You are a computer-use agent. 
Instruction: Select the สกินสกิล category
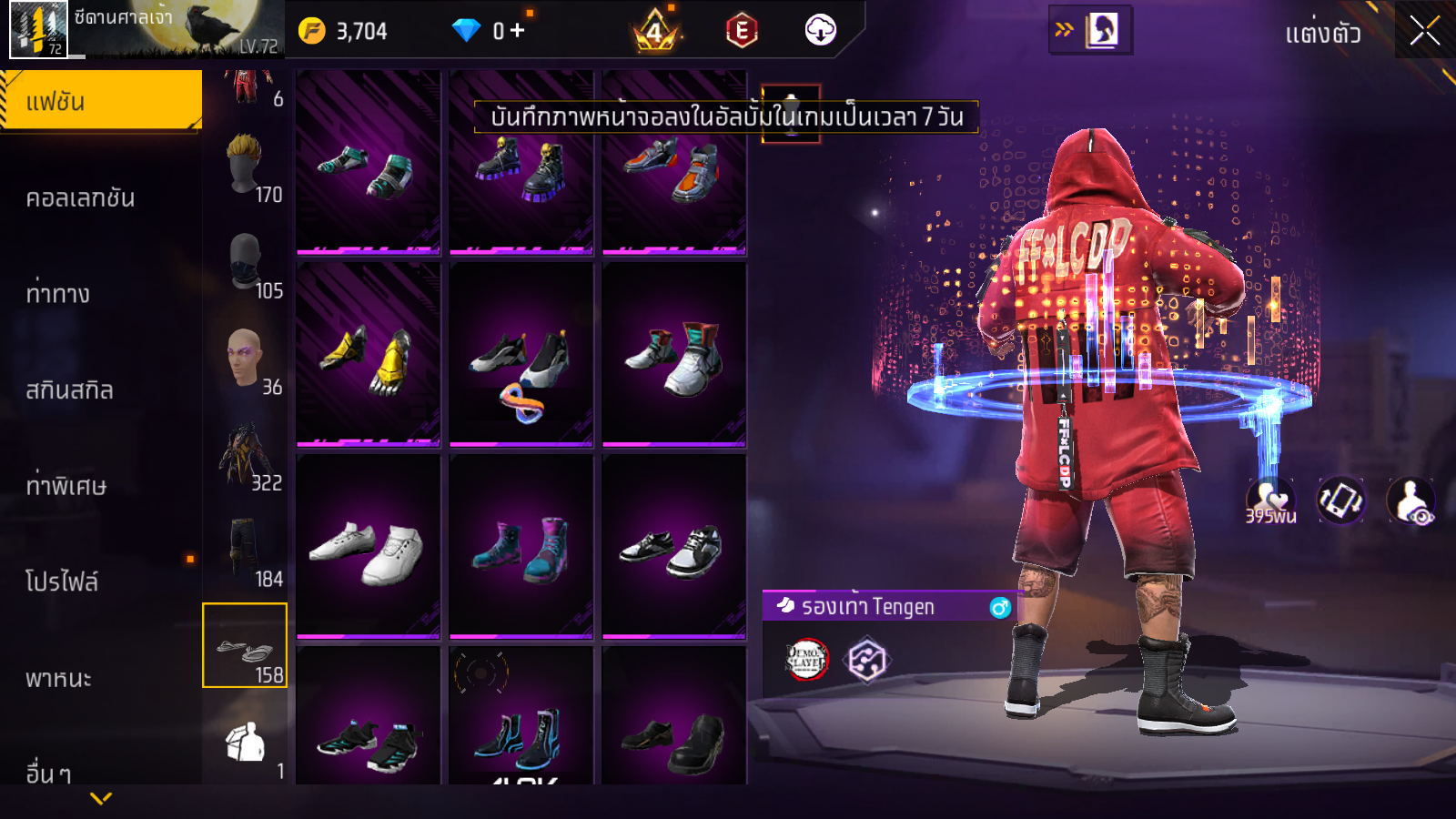(x=70, y=390)
